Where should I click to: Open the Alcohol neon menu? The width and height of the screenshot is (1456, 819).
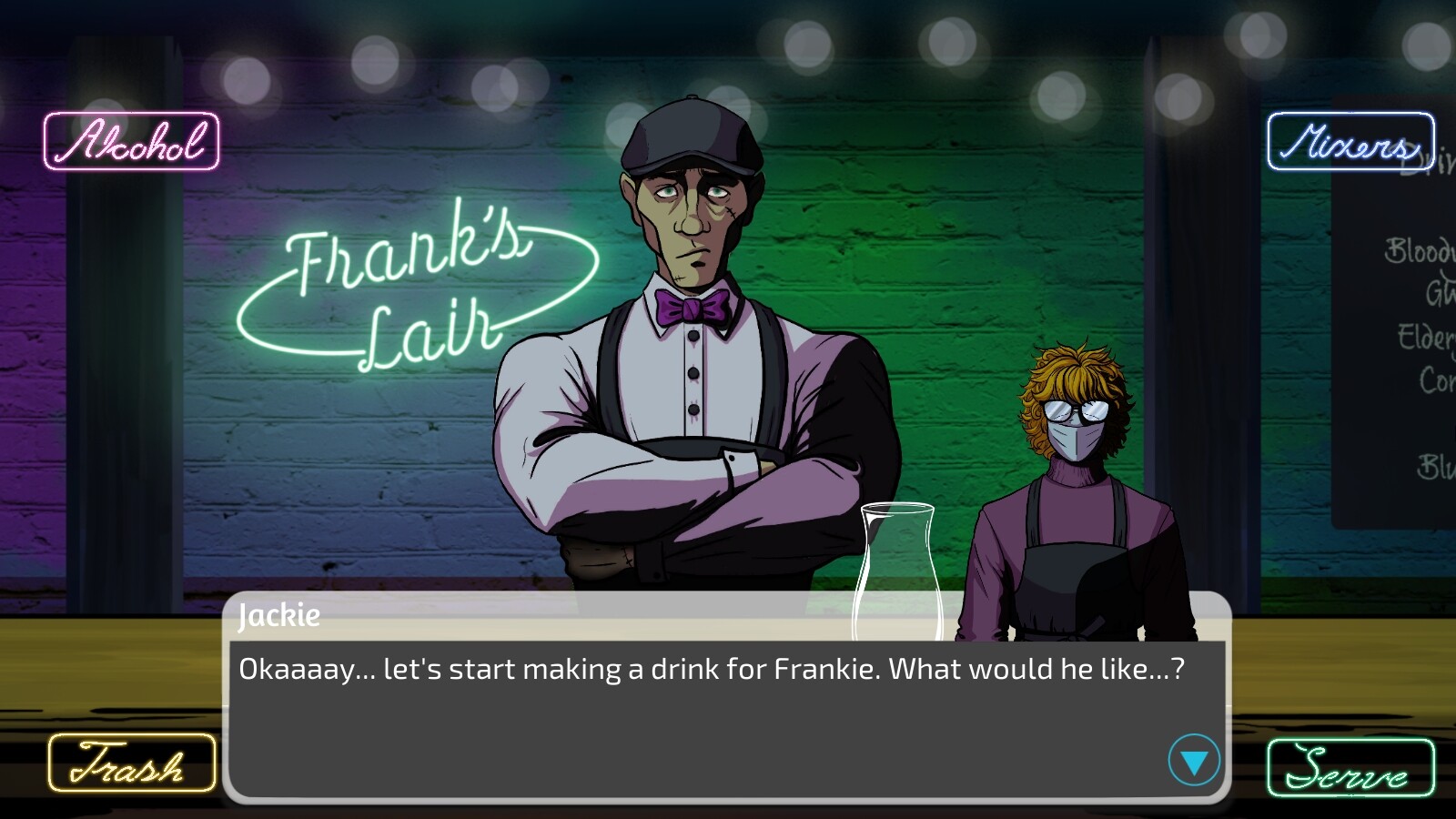point(131,141)
